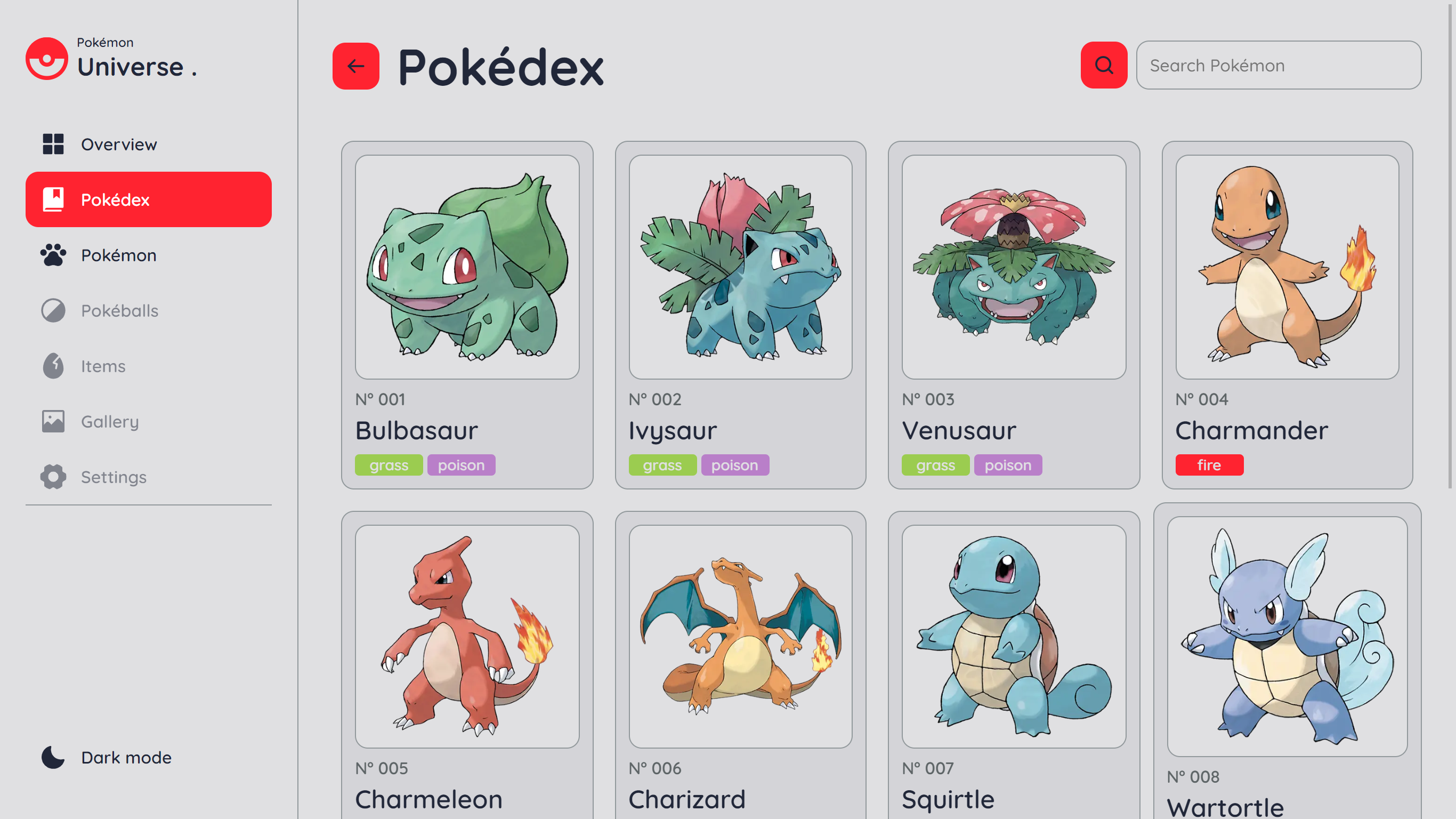Open the Items icon
This screenshot has width=1456, height=819.
pos(52,366)
